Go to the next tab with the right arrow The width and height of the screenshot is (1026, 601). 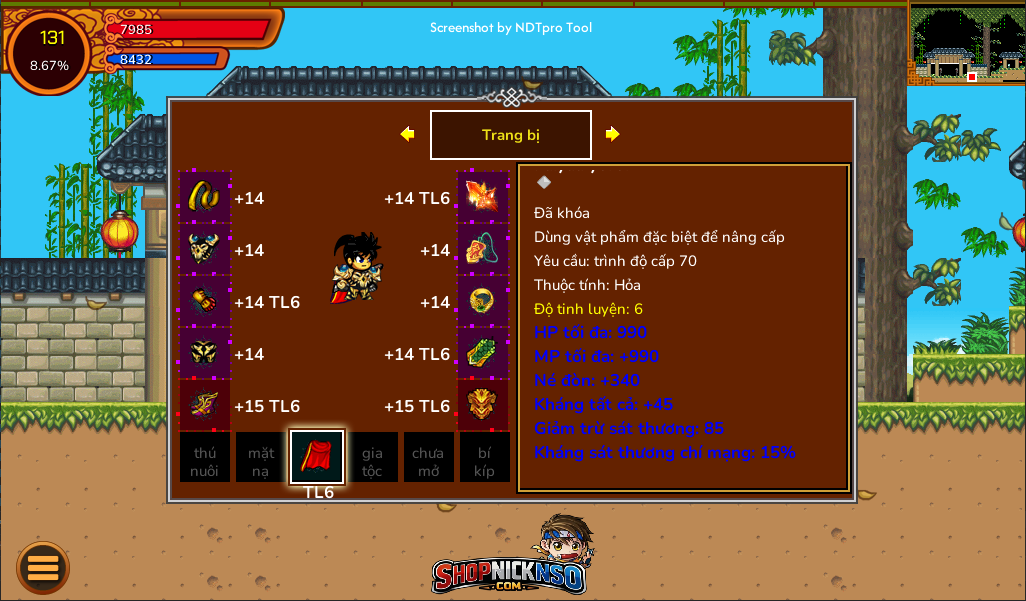point(613,134)
